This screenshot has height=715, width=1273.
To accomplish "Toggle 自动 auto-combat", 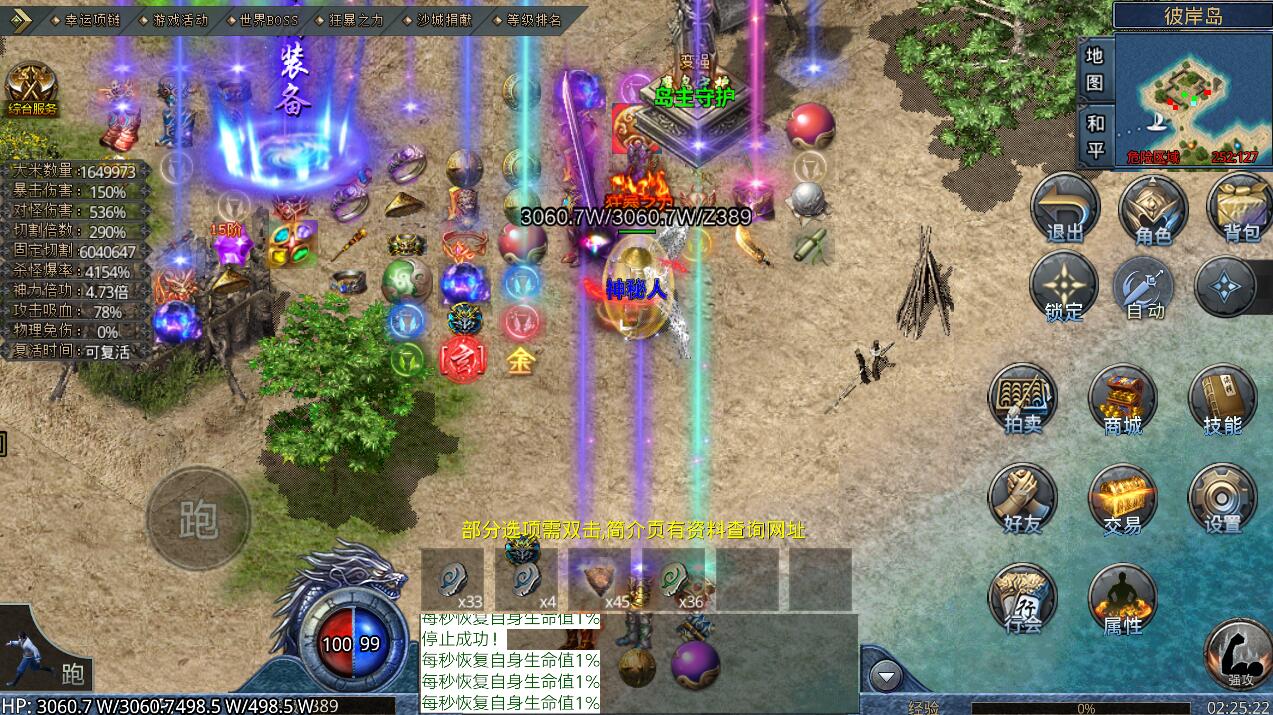I will 1146,287.
